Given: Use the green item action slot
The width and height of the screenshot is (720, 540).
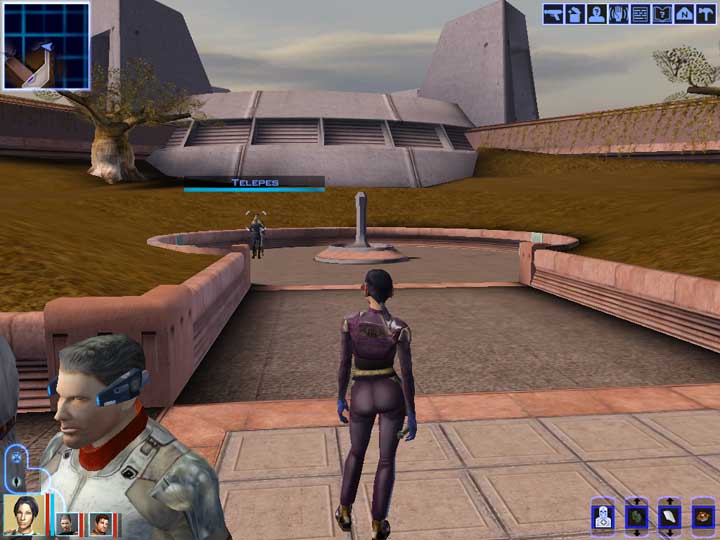Looking at the screenshot, I should pos(637,517).
